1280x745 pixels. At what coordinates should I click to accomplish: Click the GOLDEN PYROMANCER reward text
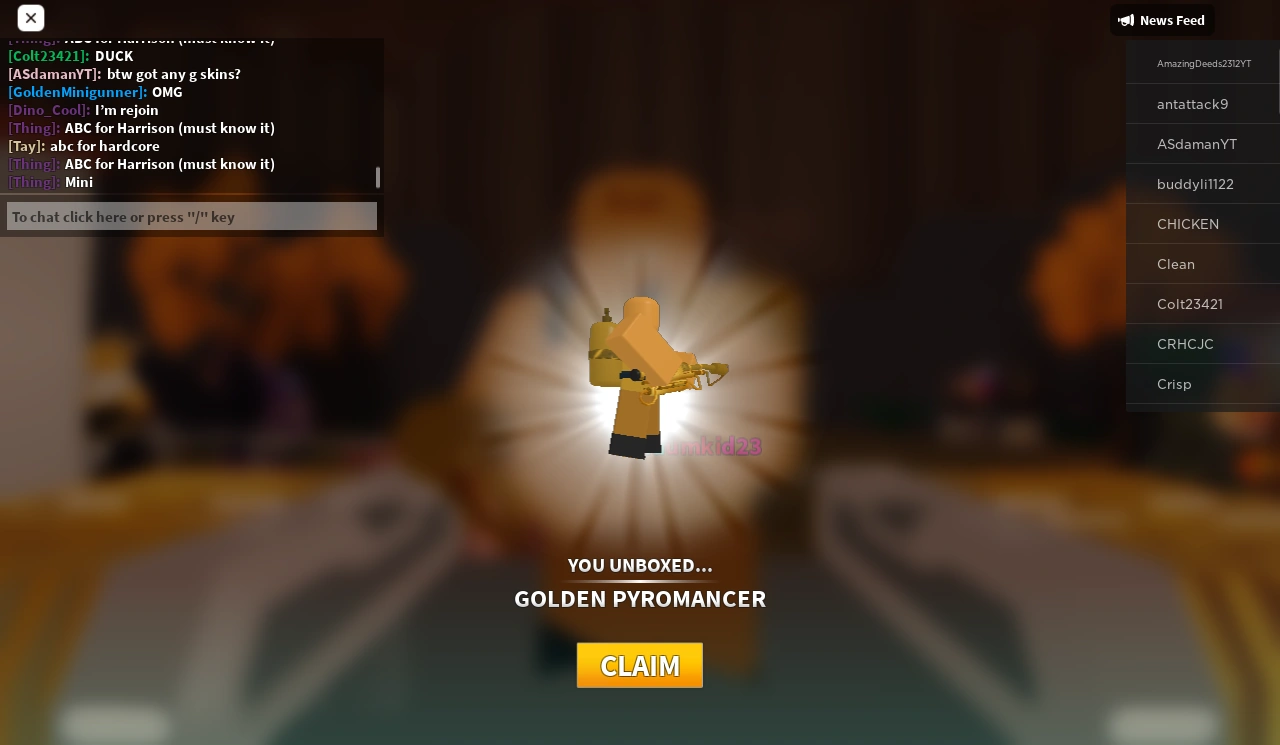tap(640, 598)
